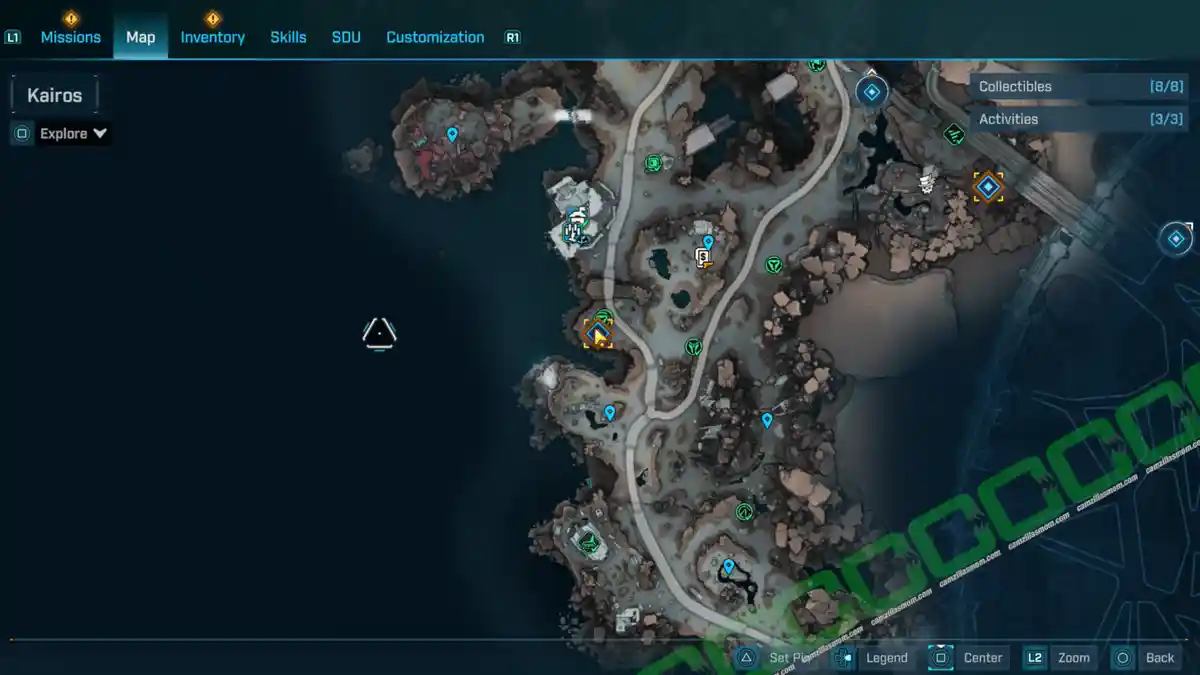
Task: Open the map Legend
Action: click(x=885, y=657)
